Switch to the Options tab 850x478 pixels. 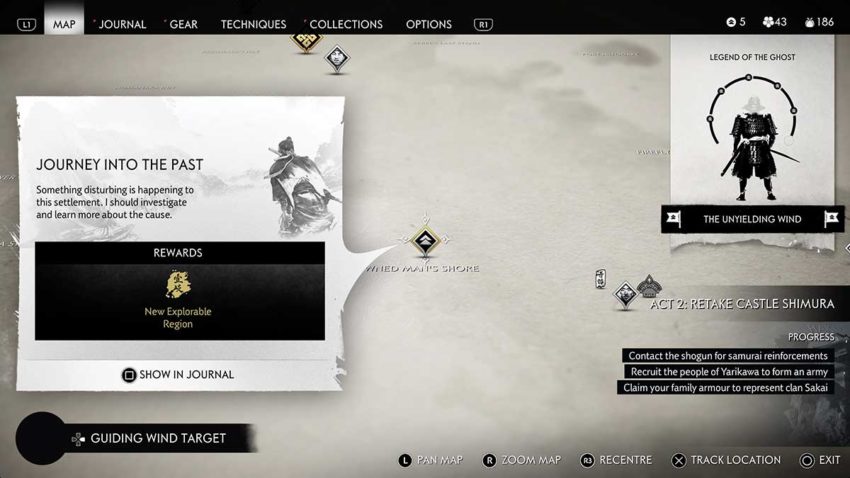[428, 24]
